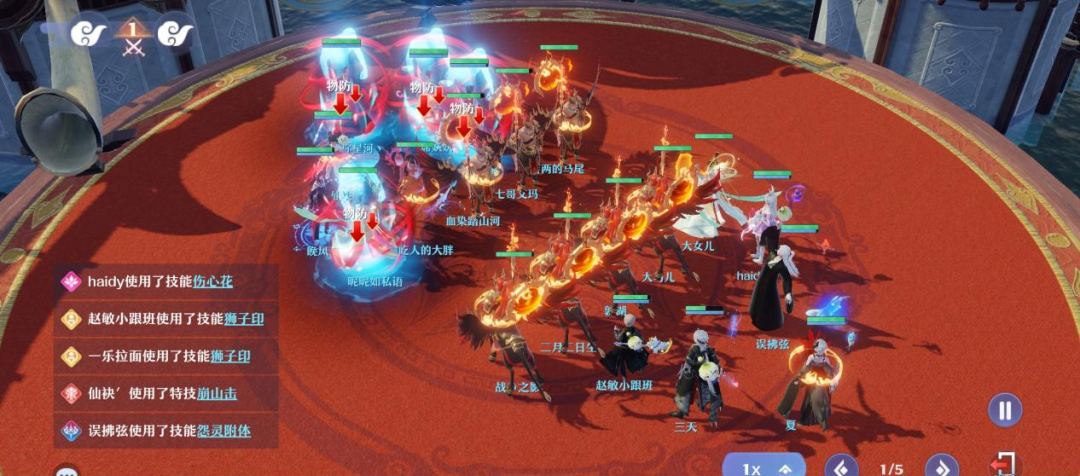Viewport: 1080px width, 476px height.
Task: Open the 崩山击 special skill link
Action: (x=216, y=394)
